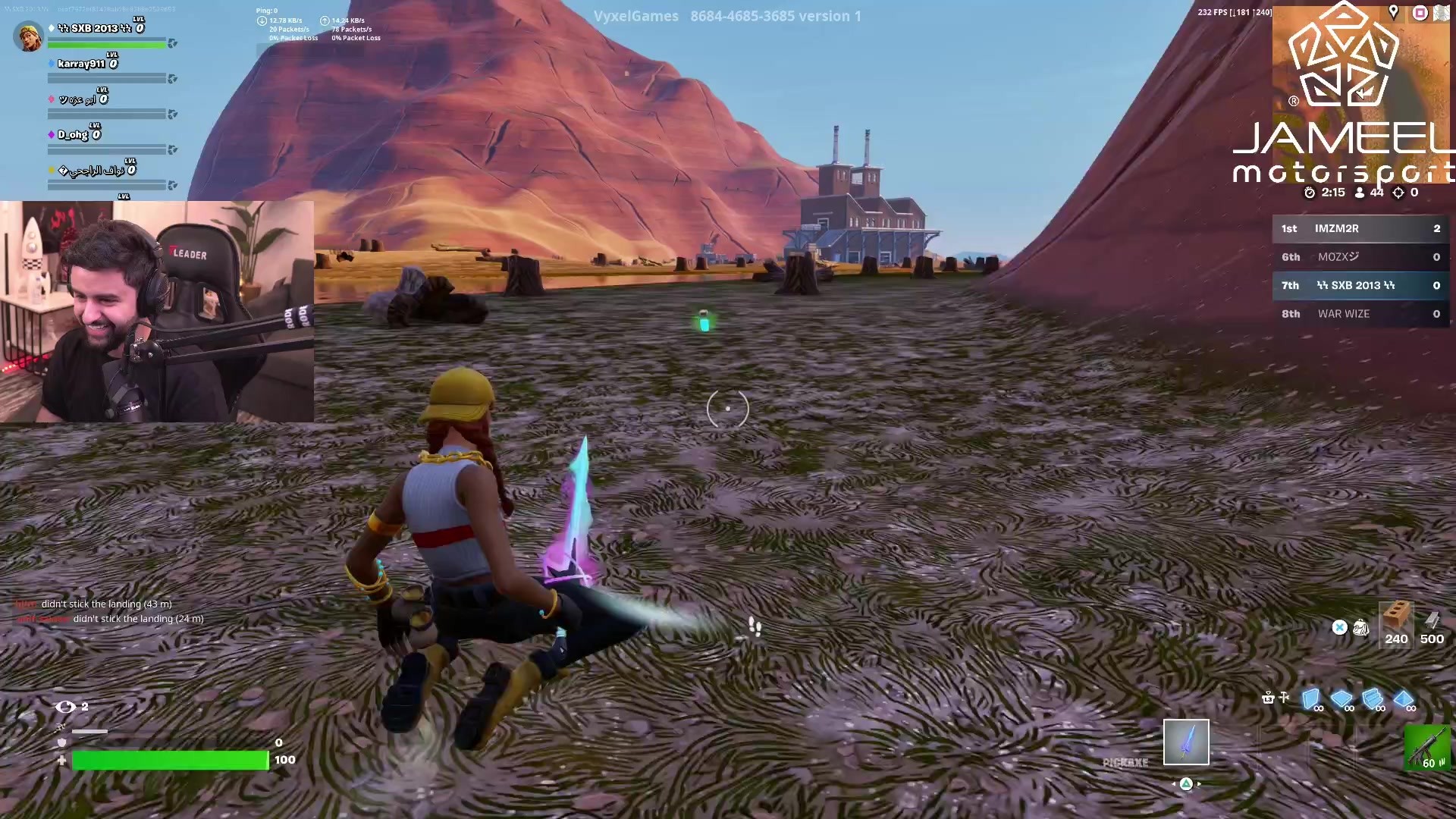The height and width of the screenshot is (819, 1456).
Task: Click the streamer webcam overlay
Action: [x=157, y=311]
